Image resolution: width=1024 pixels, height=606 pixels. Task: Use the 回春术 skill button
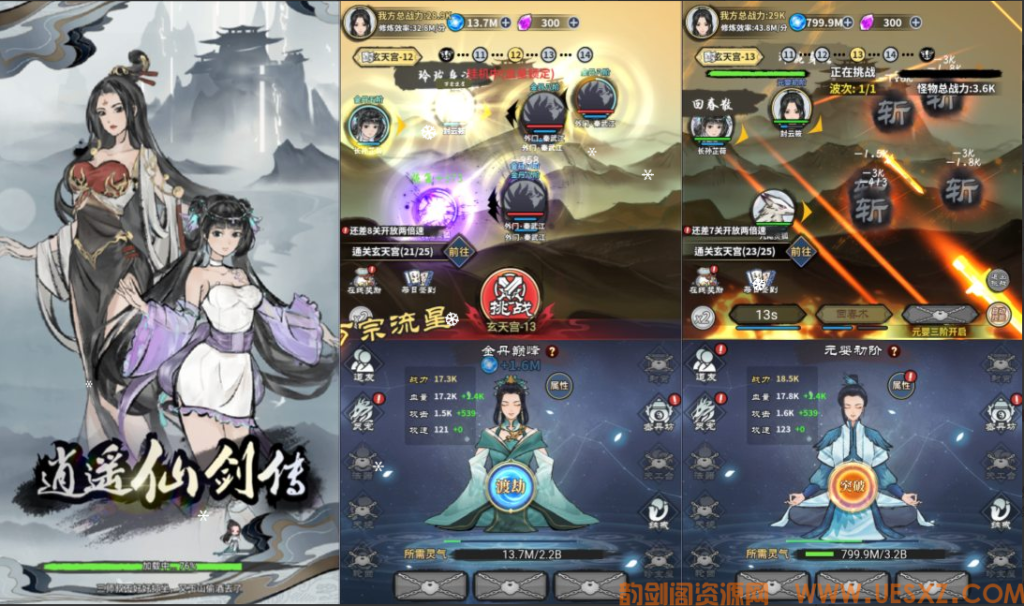[x=838, y=315]
